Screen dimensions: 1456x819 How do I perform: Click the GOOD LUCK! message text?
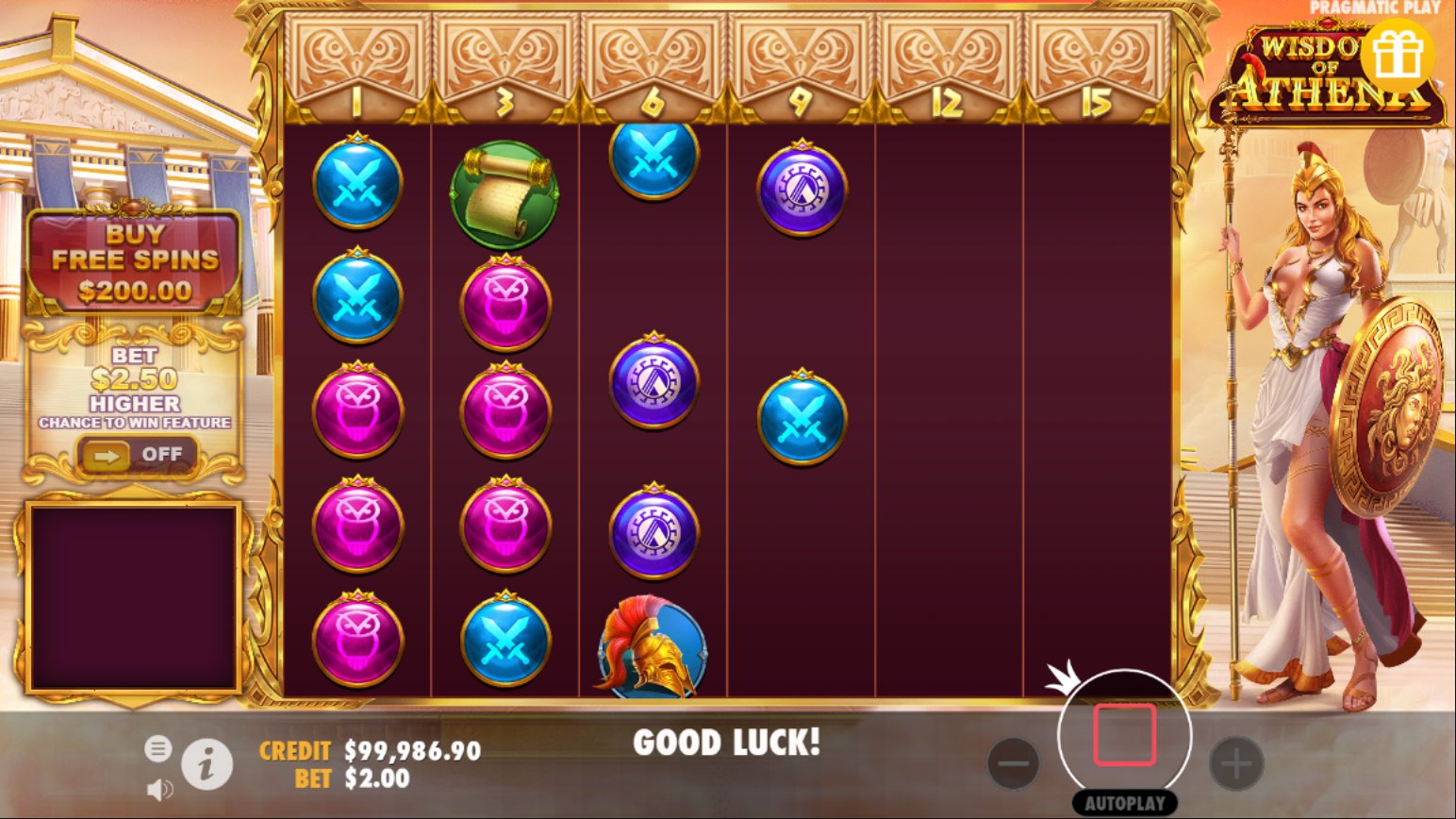click(x=728, y=744)
